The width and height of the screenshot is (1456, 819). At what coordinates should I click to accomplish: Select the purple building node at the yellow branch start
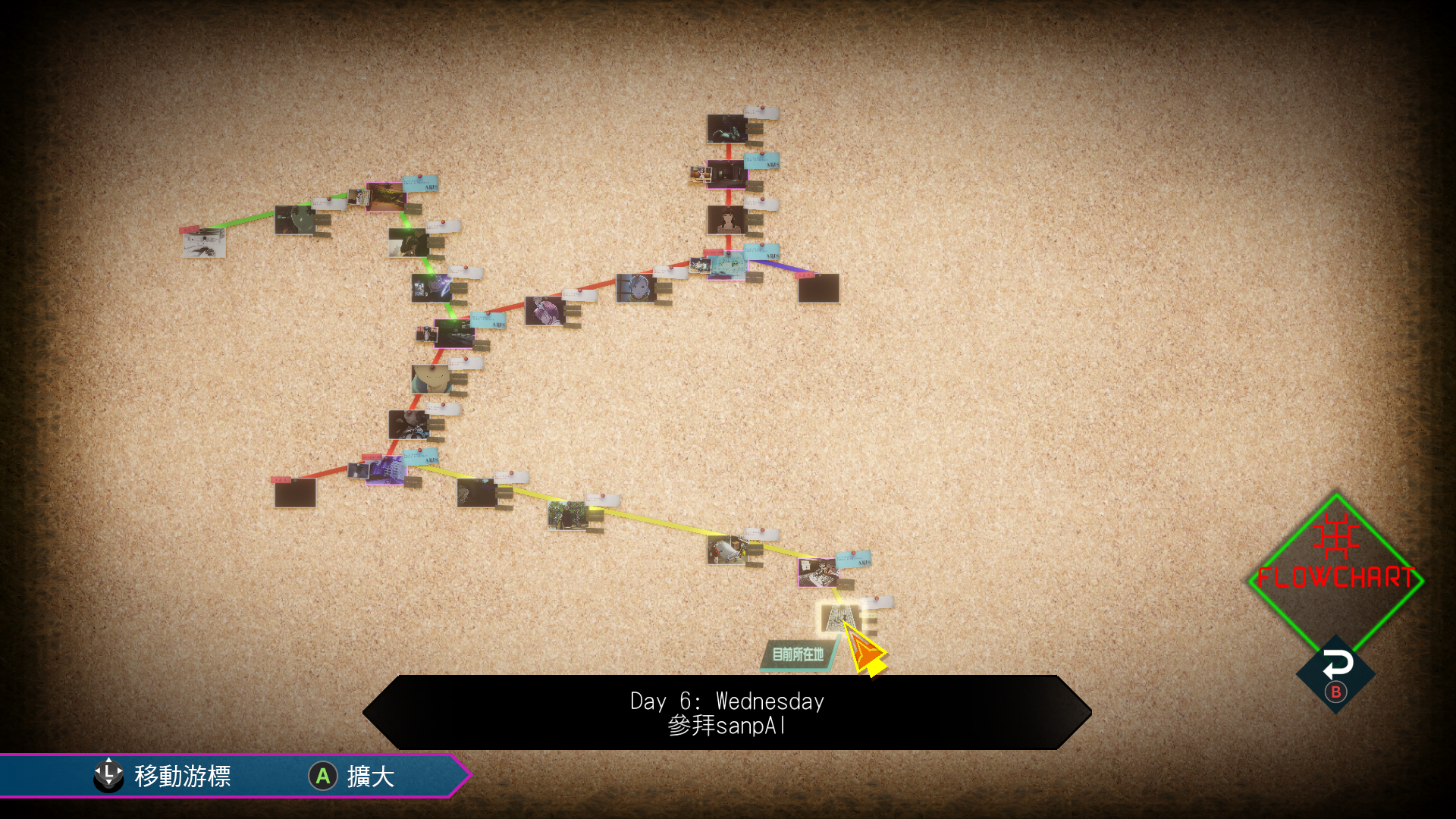click(x=385, y=470)
